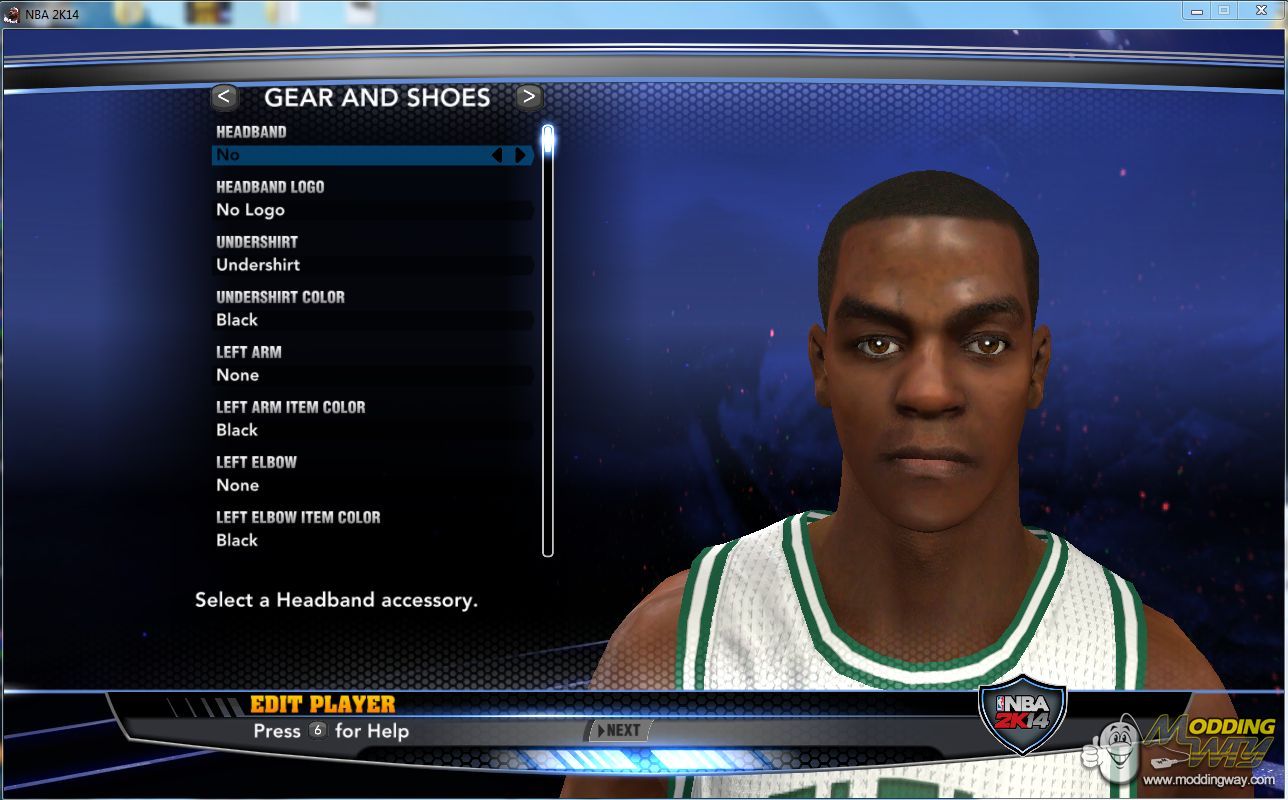Screen dimensions: 1288x800
Task: Cycle Headband value with right arrow
Action: 520,155
